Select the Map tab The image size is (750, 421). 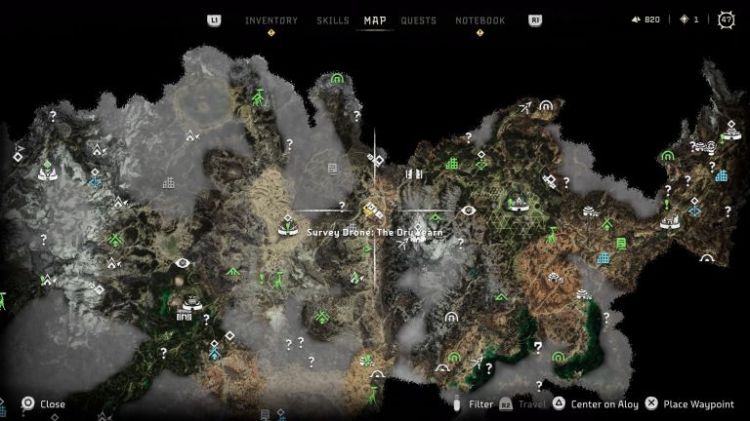375,20
